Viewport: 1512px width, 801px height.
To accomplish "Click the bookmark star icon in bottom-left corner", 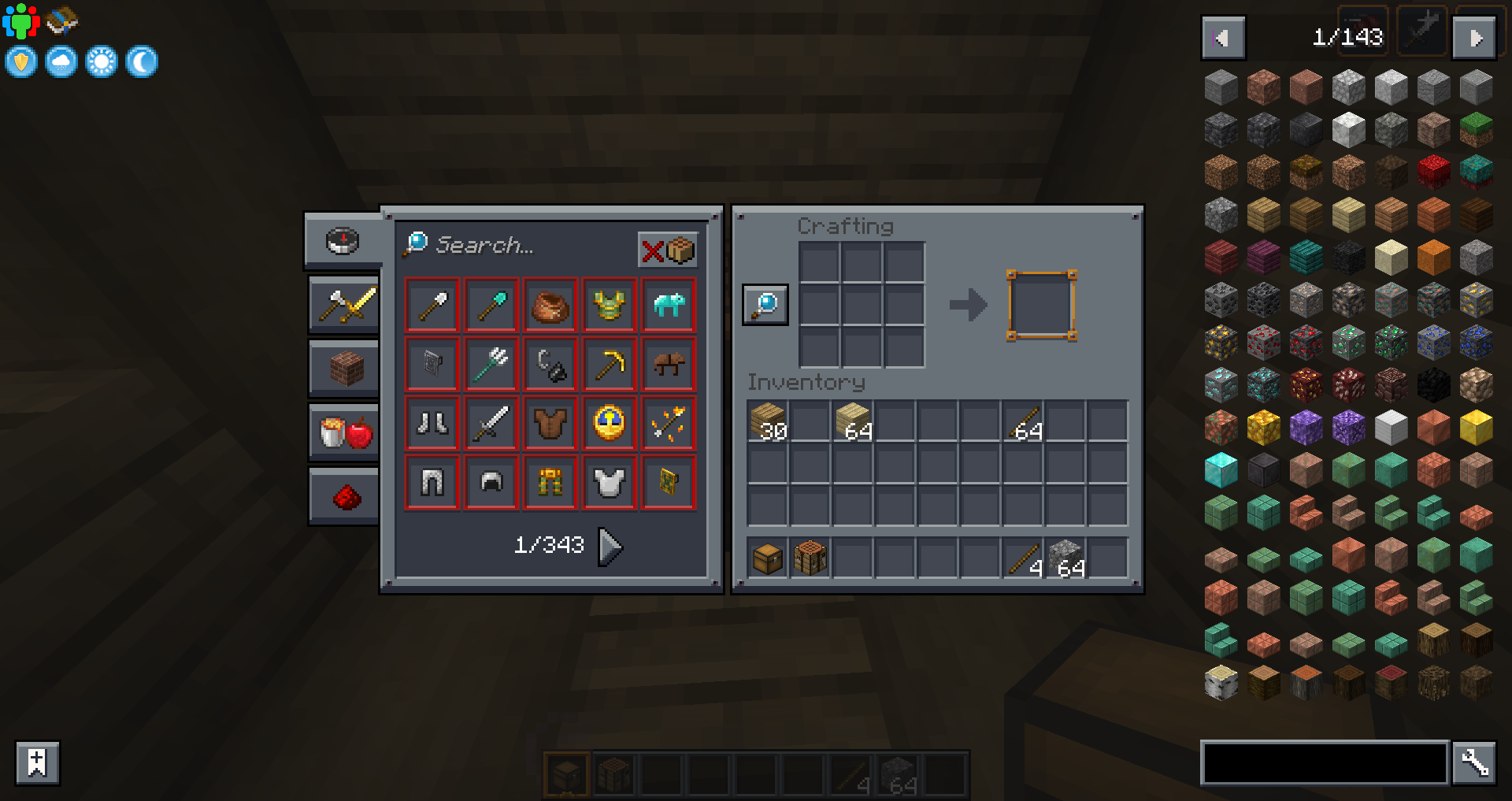I will click(36, 762).
